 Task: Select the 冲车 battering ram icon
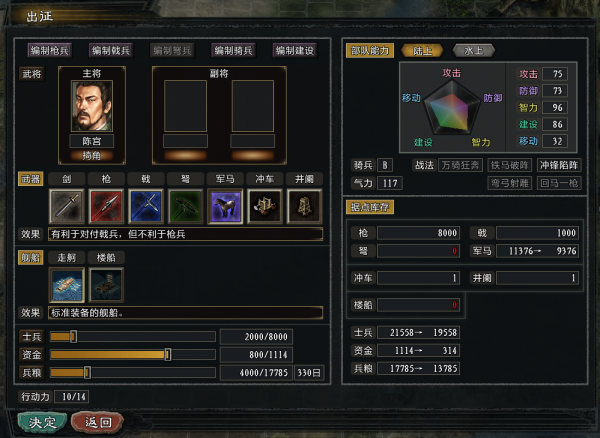pyautogui.click(x=265, y=206)
